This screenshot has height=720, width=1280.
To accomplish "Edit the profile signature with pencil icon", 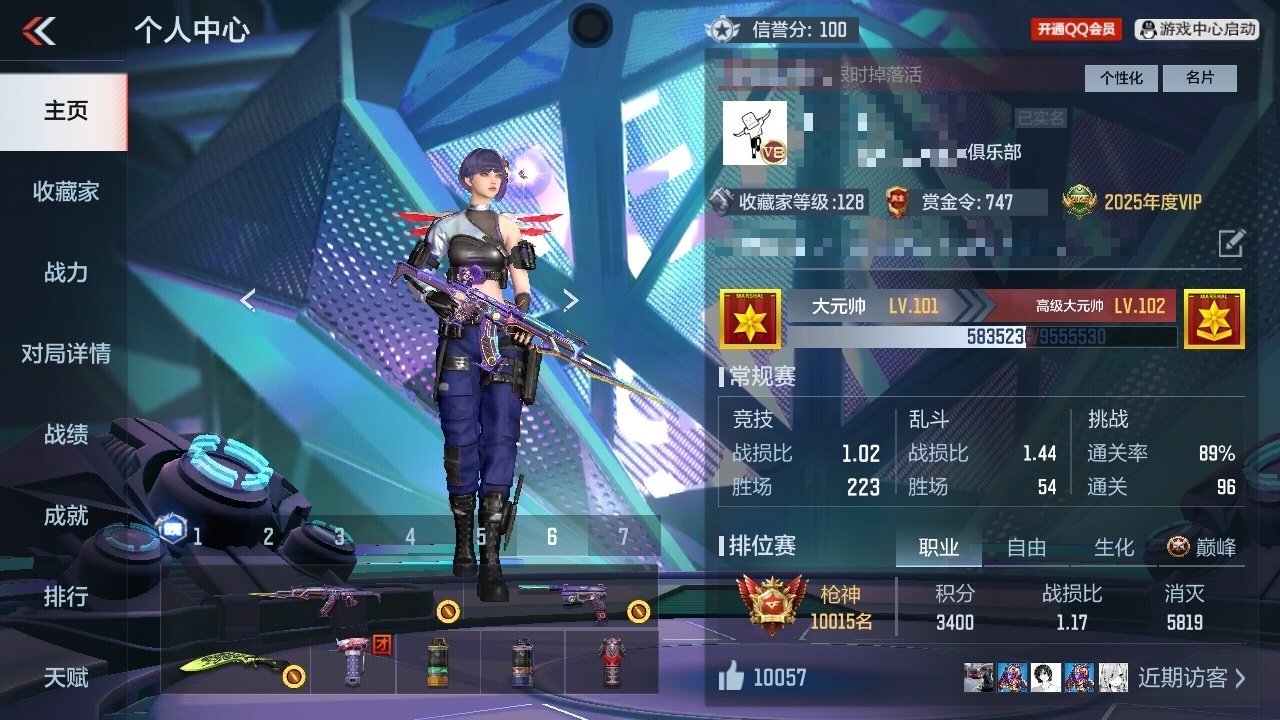I will click(1231, 242).
